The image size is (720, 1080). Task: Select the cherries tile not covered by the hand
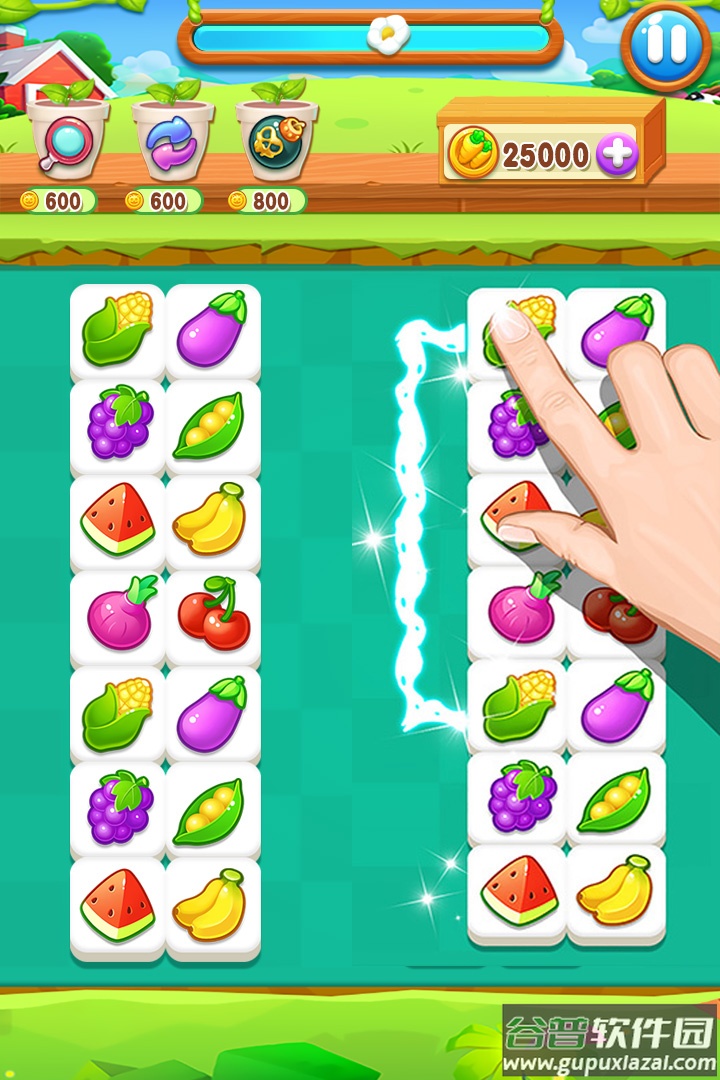213,615
